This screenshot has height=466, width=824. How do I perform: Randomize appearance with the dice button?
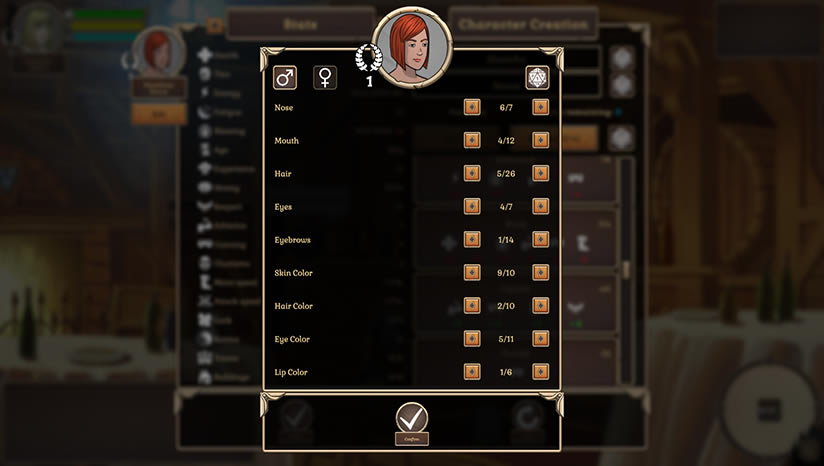coord(538,77)
